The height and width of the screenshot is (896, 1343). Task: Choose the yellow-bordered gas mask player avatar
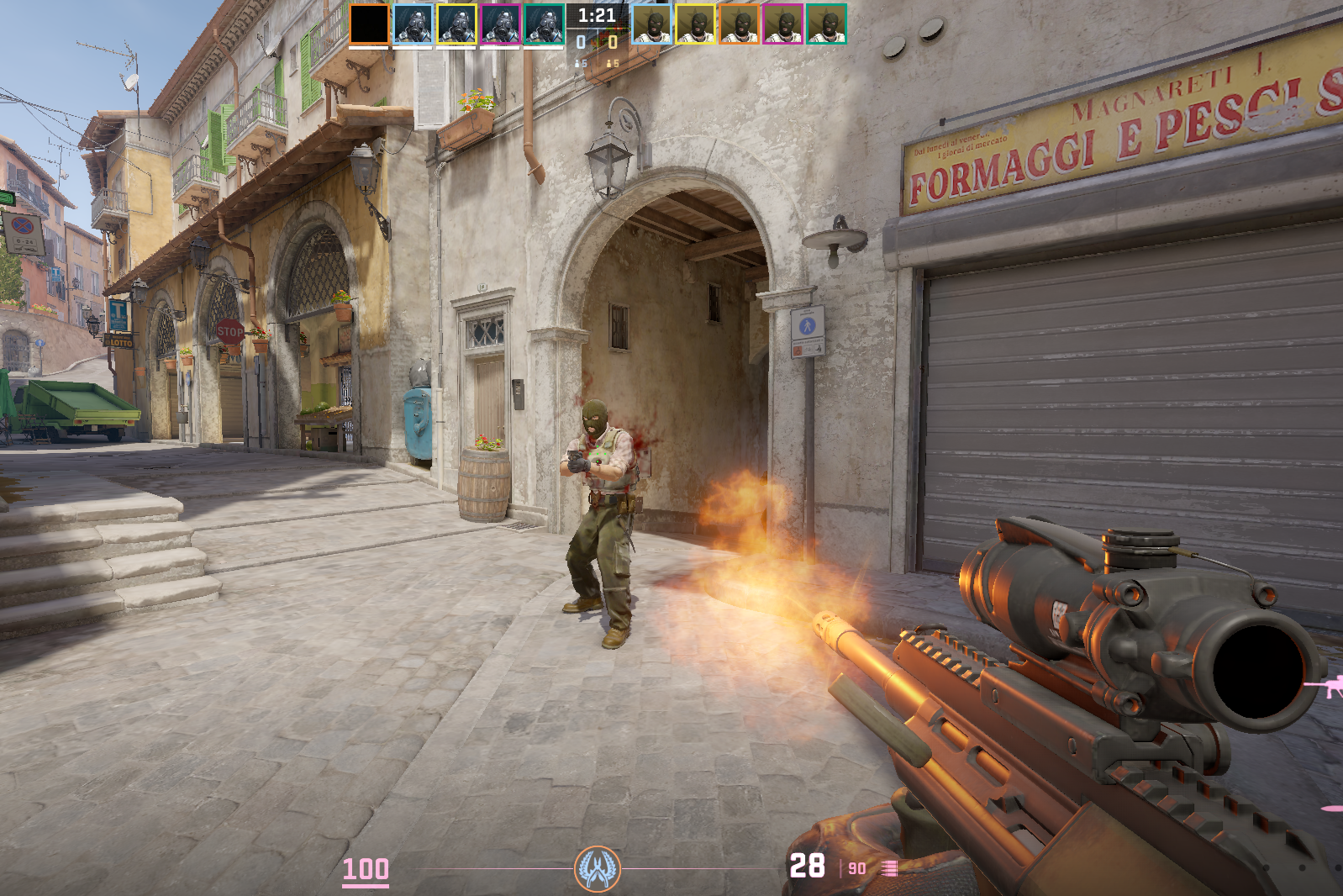click(456, 24)
